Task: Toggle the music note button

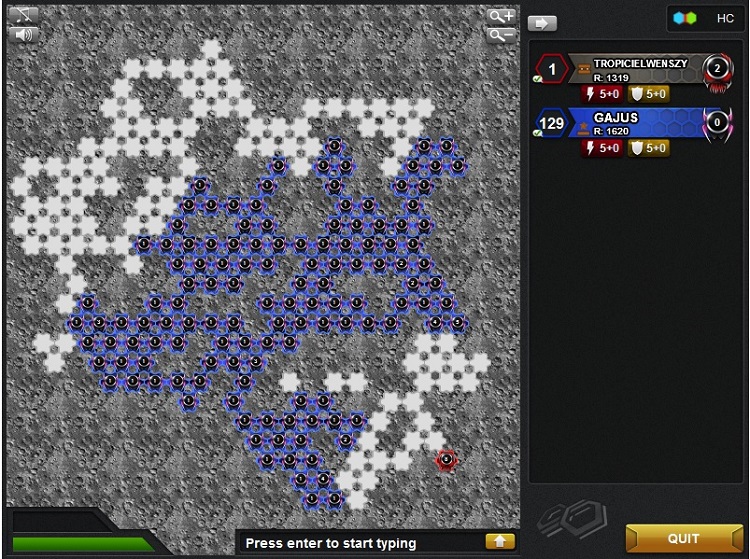Action: [22, 14]
